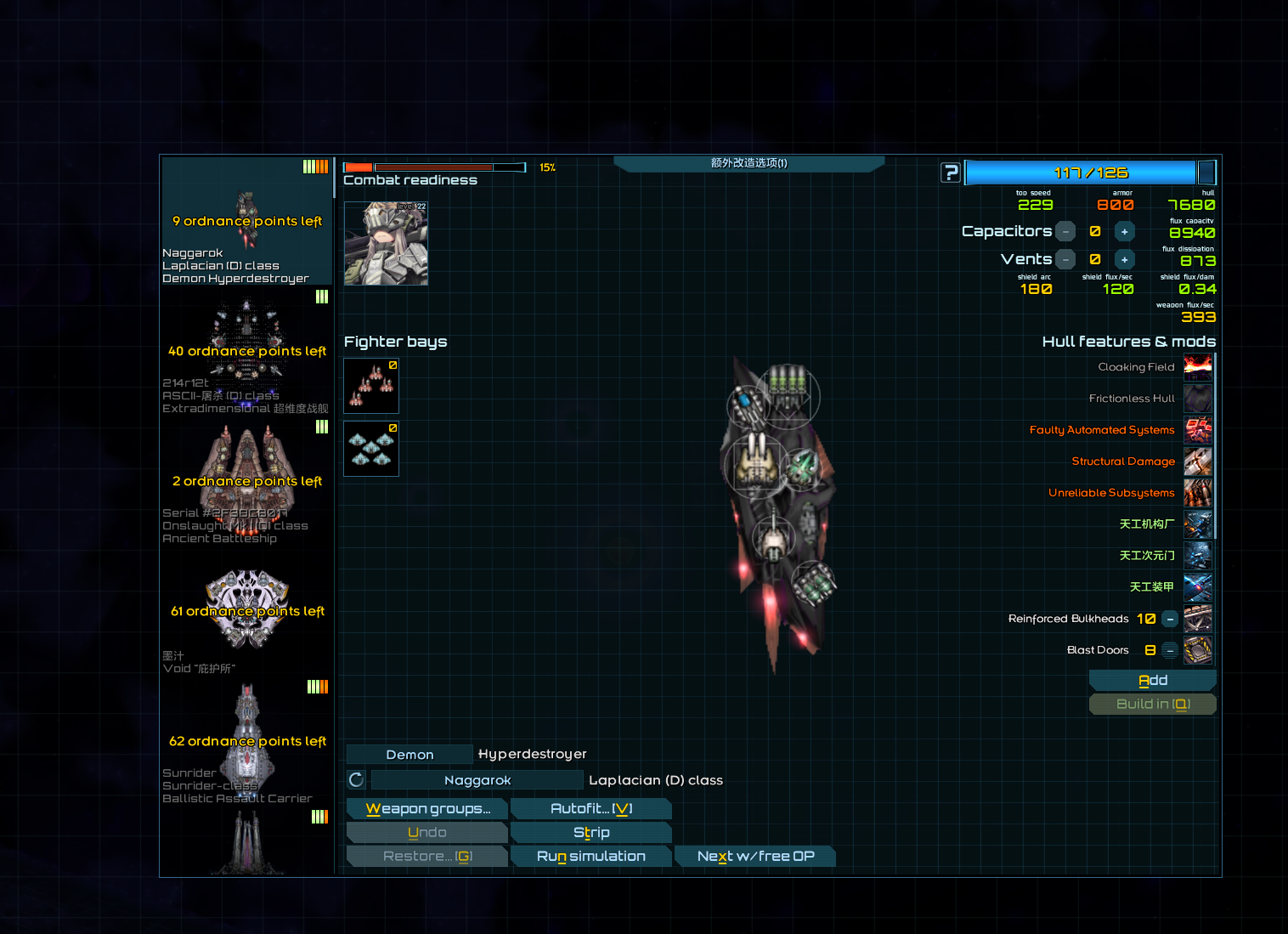The image size is (1288, 934).
Task: Select Next w/free OP button
Action: (755, 857)
